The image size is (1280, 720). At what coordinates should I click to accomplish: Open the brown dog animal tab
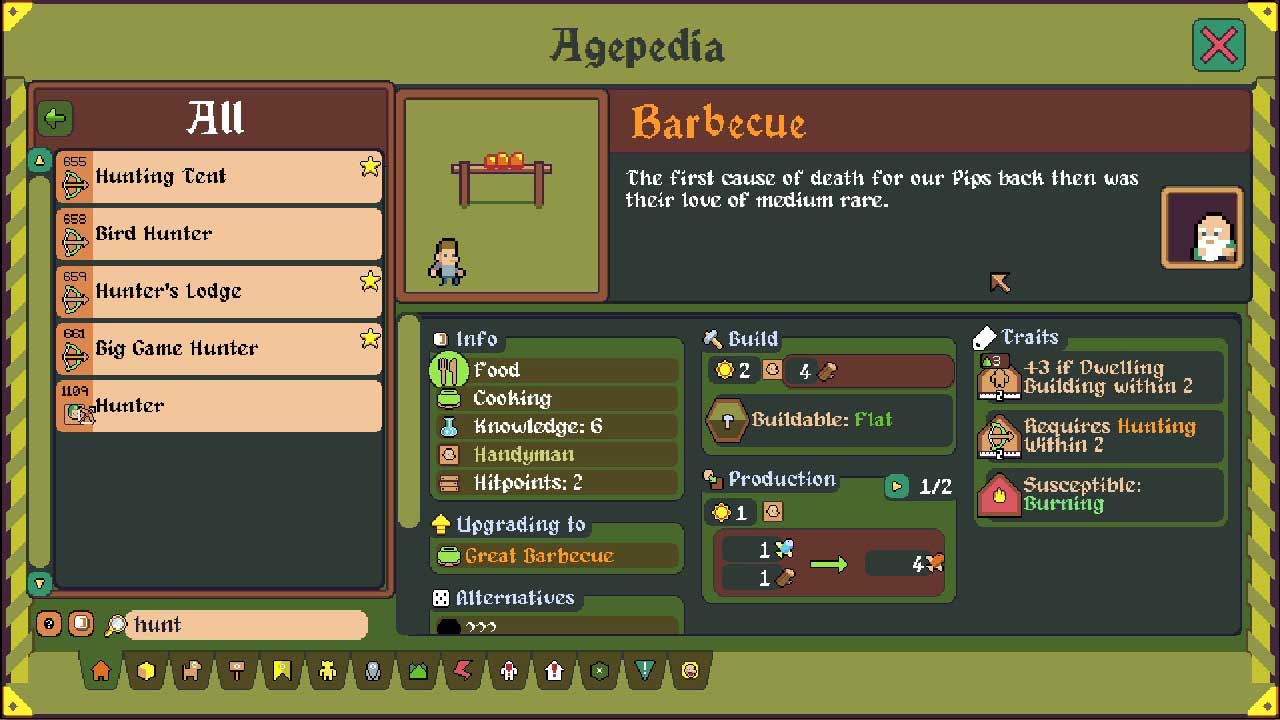pyautogui.click(x=191, y=672)
